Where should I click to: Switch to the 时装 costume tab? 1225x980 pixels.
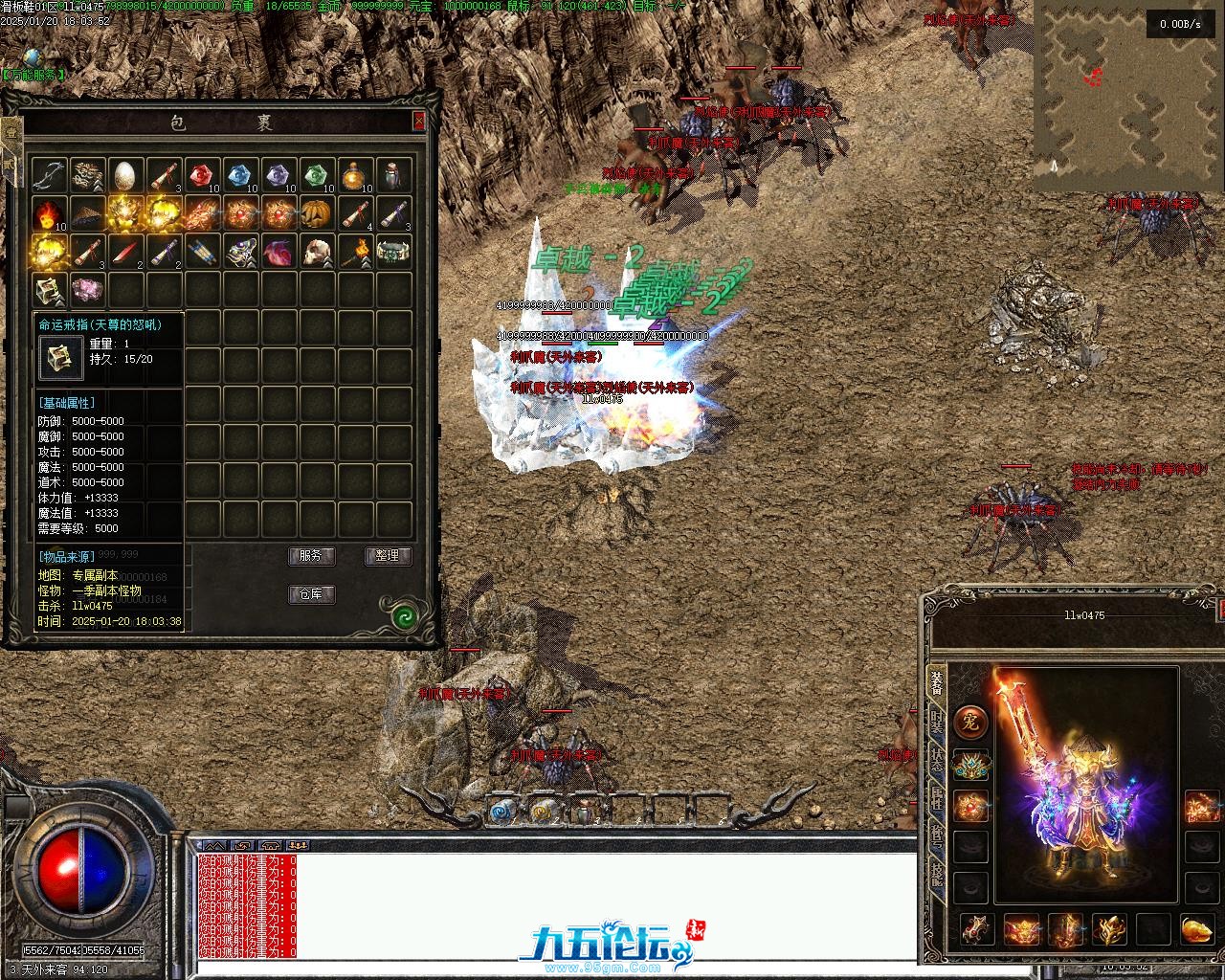point(937,724)
